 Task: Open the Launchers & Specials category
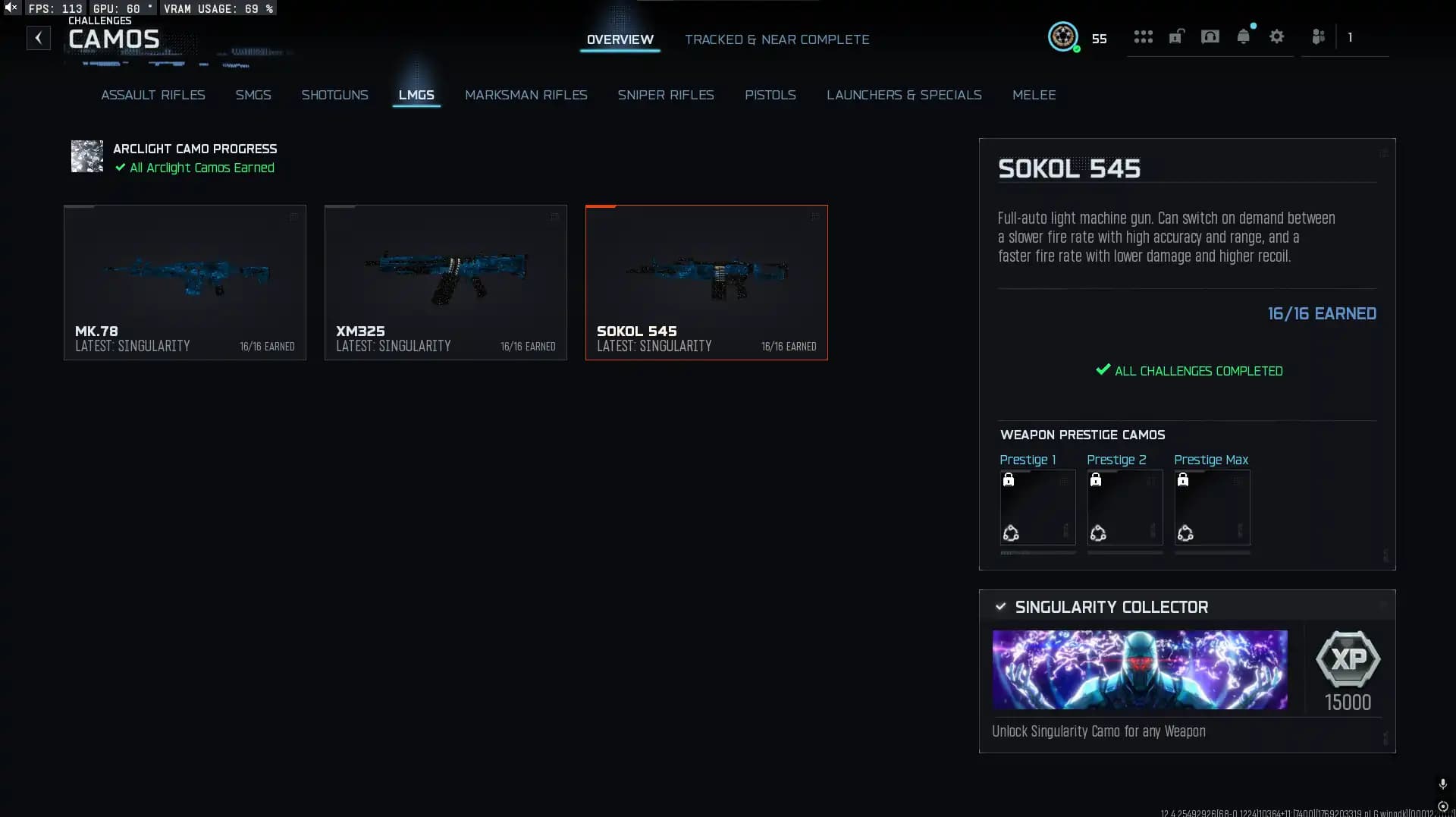904,95
